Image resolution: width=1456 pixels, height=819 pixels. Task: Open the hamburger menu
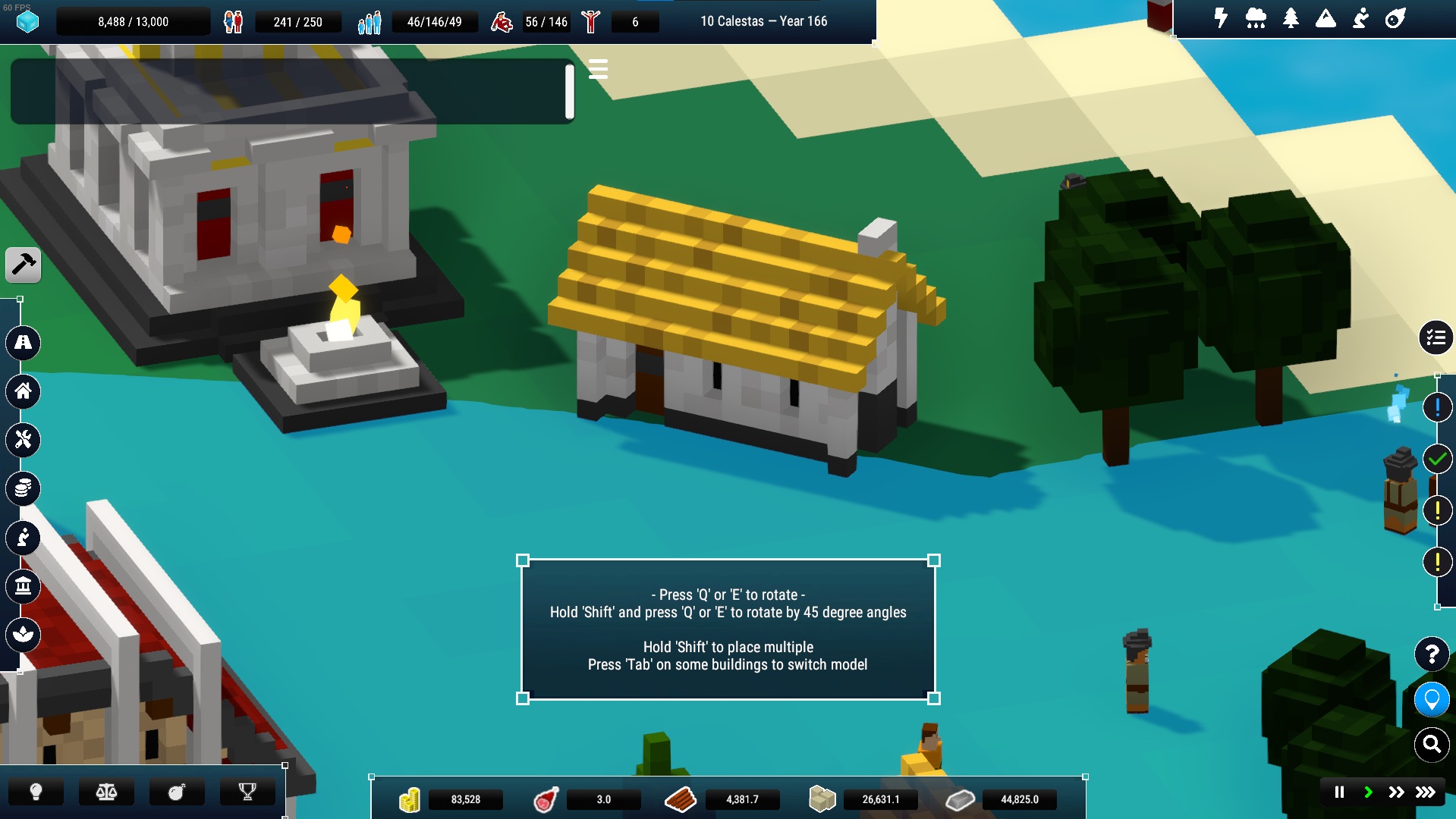point(598,70)
